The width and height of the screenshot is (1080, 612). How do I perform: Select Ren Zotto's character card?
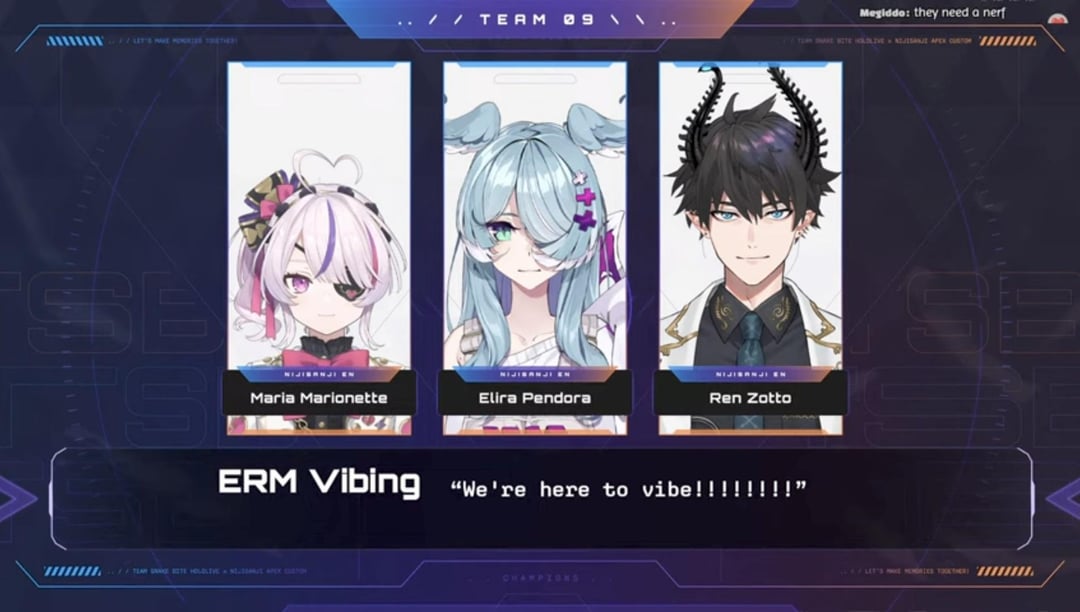point(750,248)
